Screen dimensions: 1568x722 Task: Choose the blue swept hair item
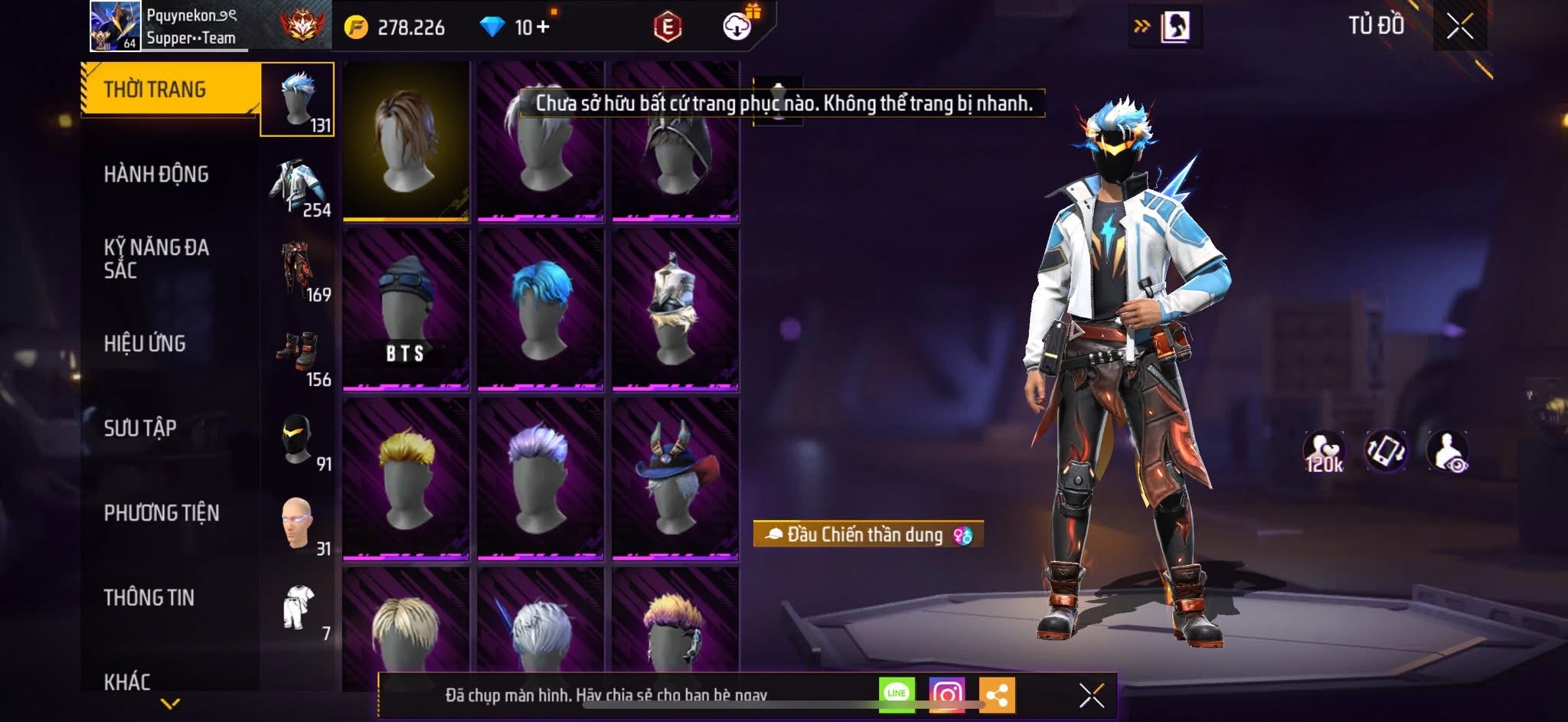click(541, 309)
